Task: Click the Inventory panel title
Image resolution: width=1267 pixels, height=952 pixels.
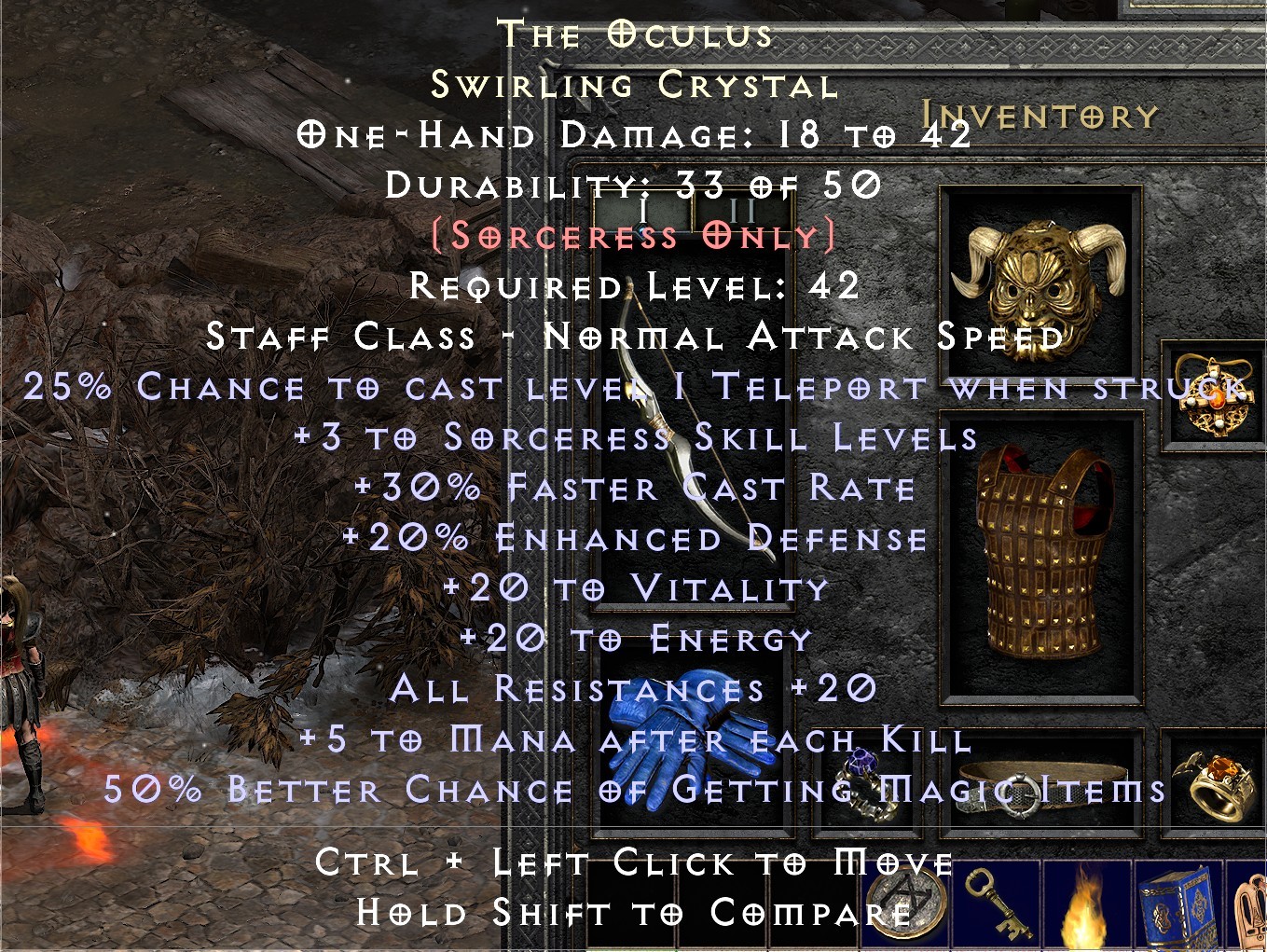Action: 1038,115
